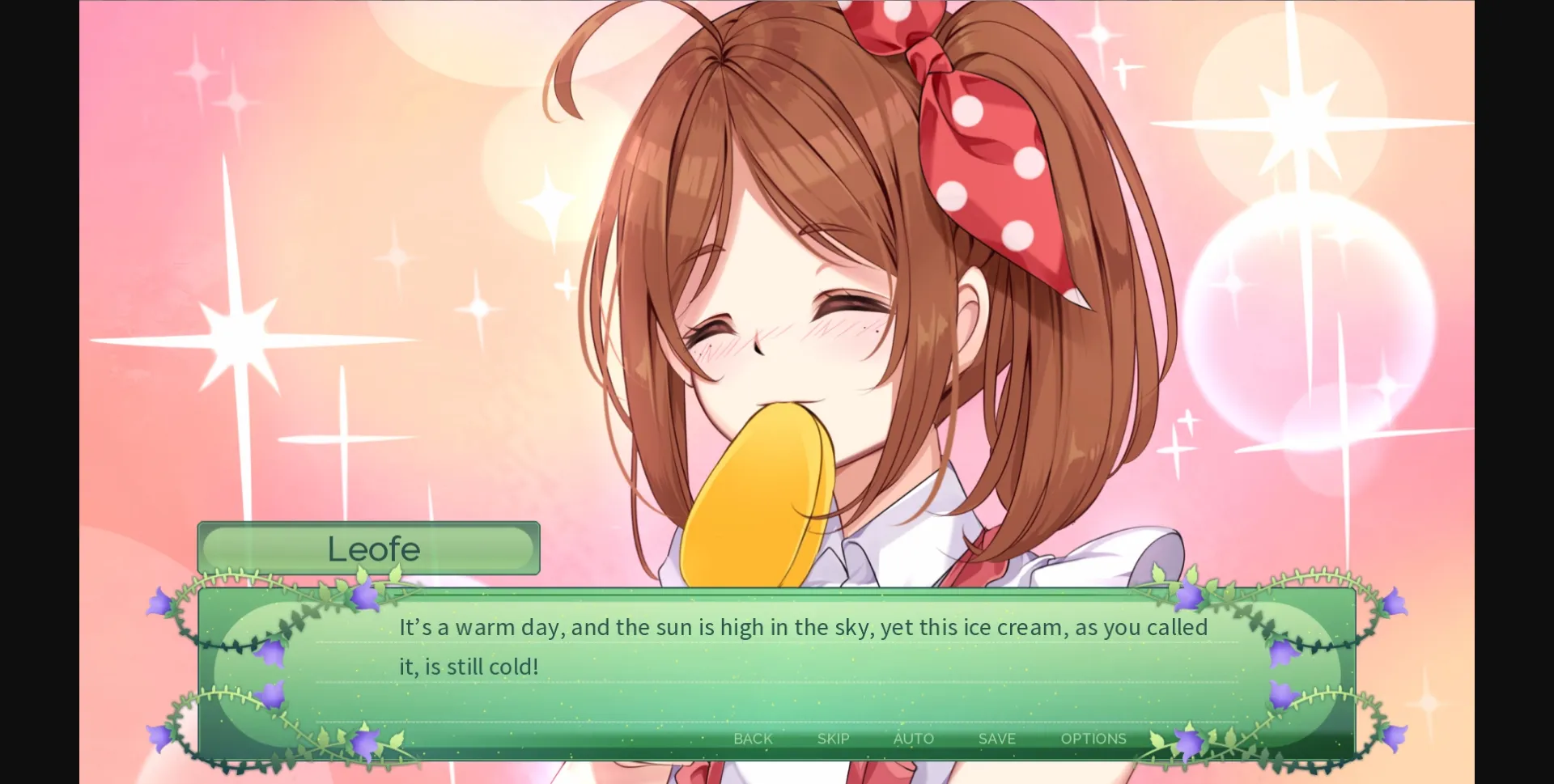Screen dimensions: 1554x784
Task: Select the SKIP option in the quick menu
Action: click(833, 739)
